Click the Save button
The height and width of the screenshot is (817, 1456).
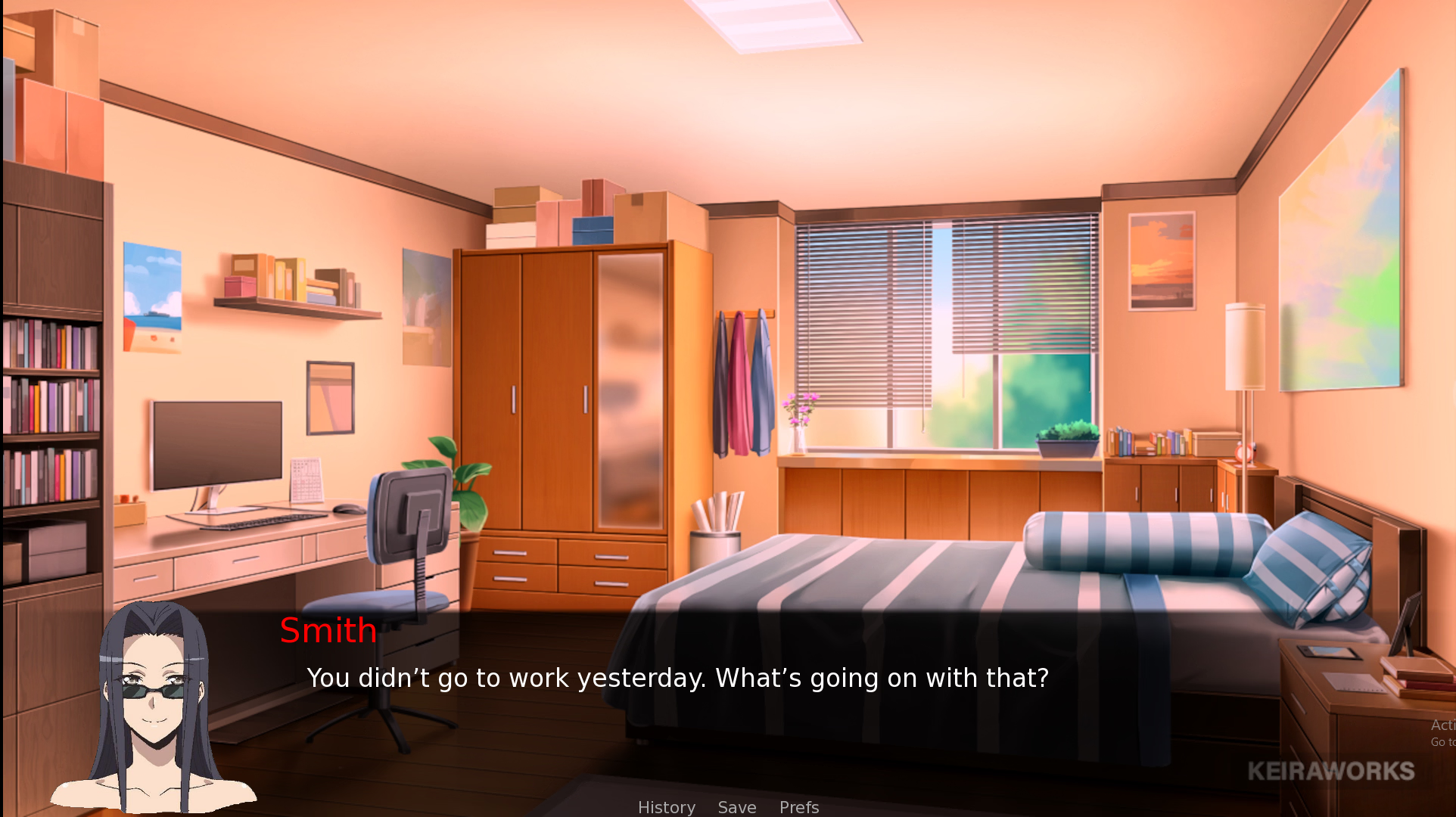click(737, 807)
